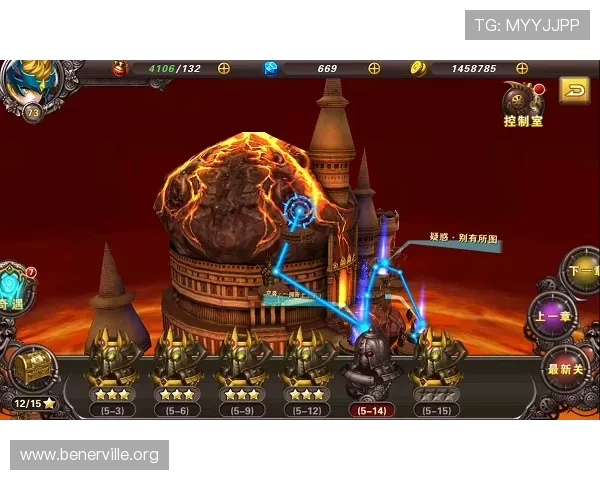The height and width of the screenshot is (480, 600).
Task: Open the 控制室 control room
Action: tap(523, 104)
